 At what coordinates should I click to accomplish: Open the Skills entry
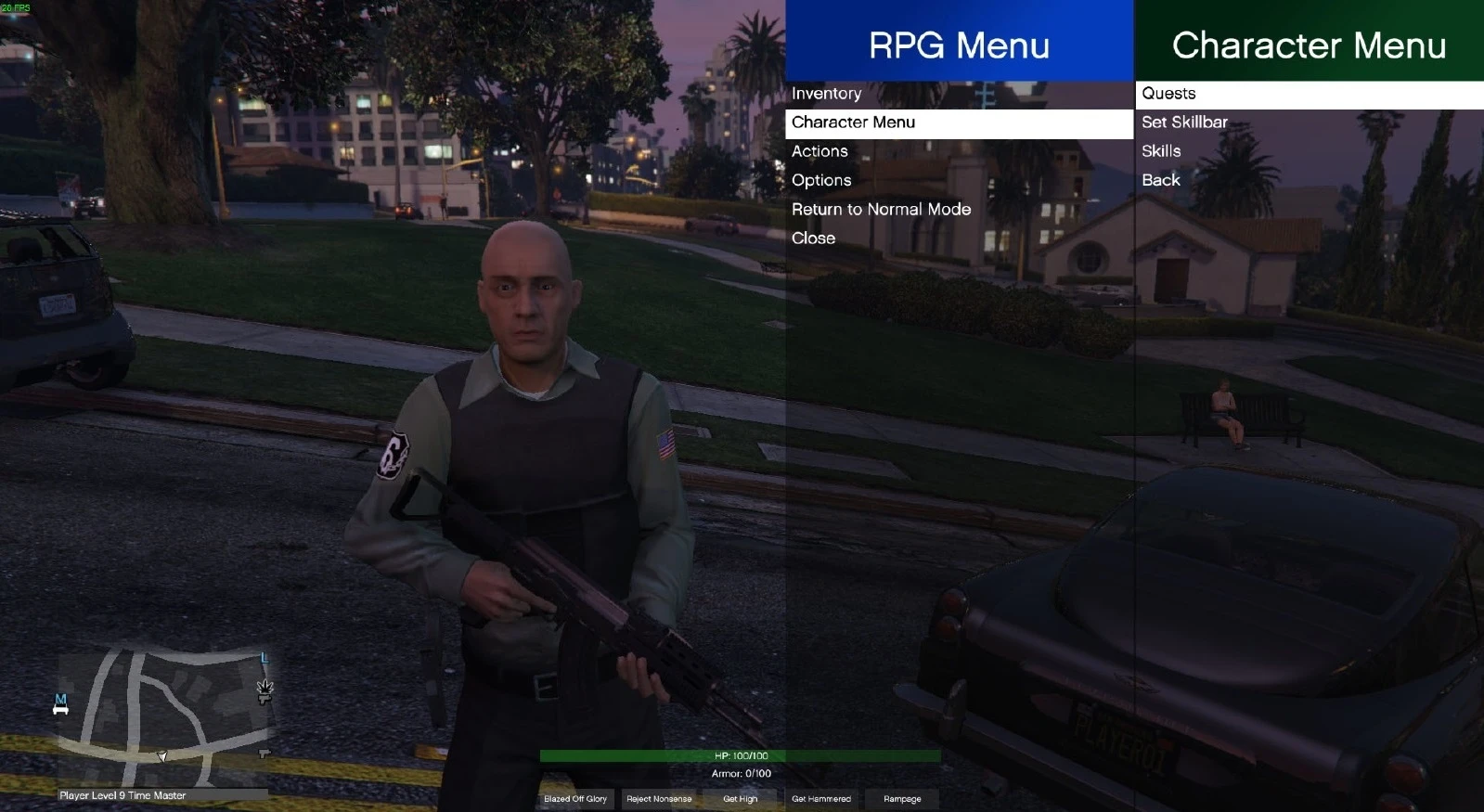pyautogui.click(x=1161, y=150)
